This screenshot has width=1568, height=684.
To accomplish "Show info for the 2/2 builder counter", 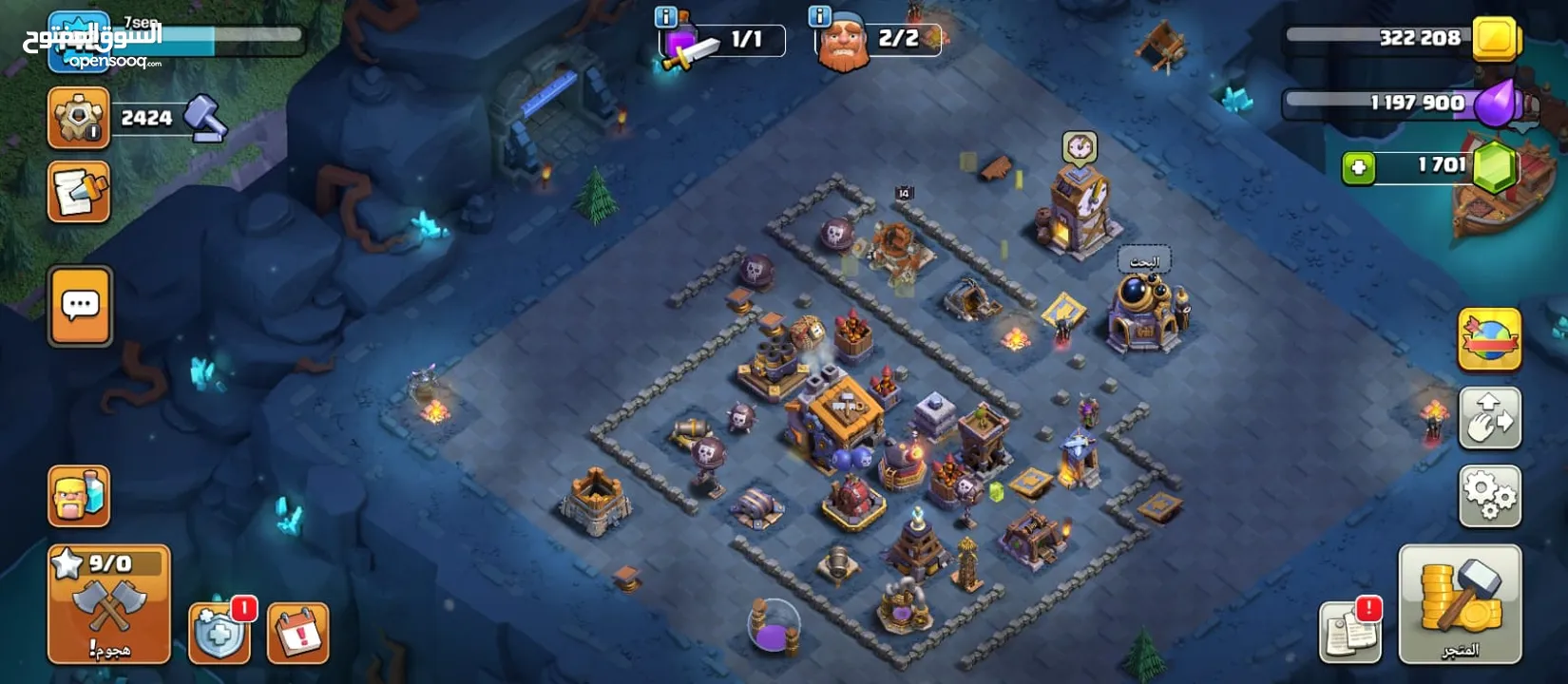I will click(x=819, y=17).
